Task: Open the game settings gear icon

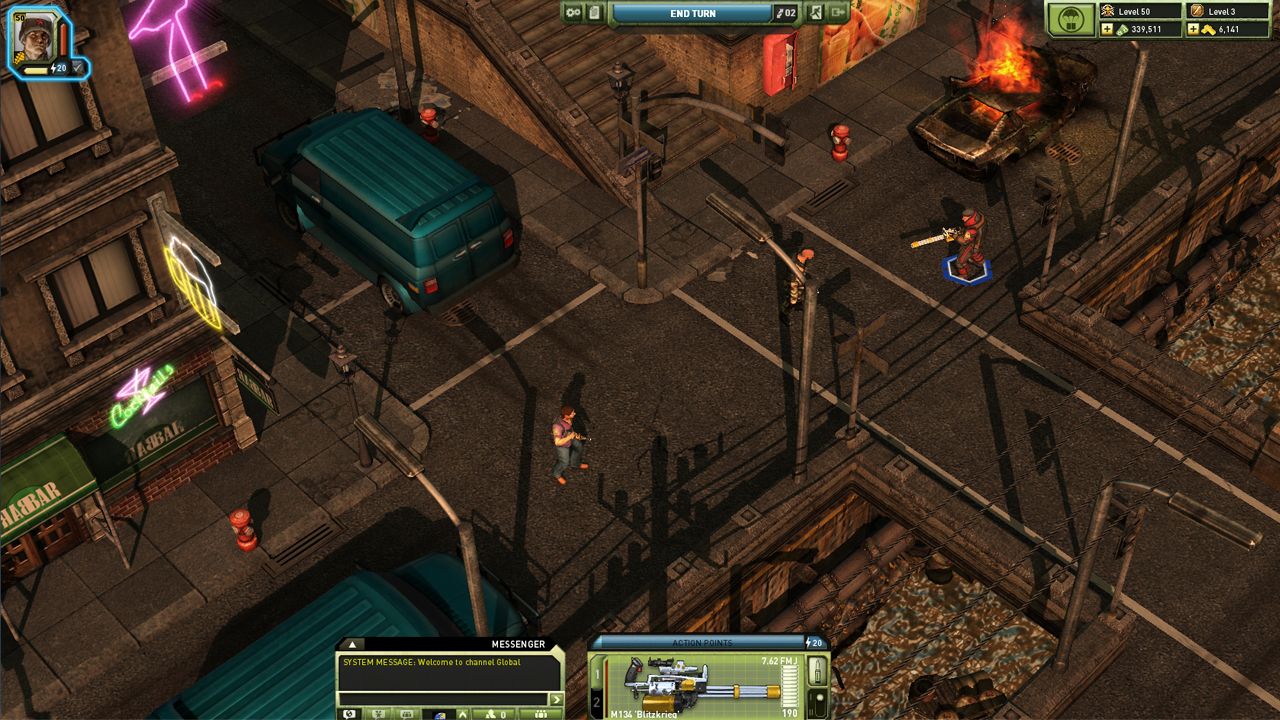Action: coord(574,13)
